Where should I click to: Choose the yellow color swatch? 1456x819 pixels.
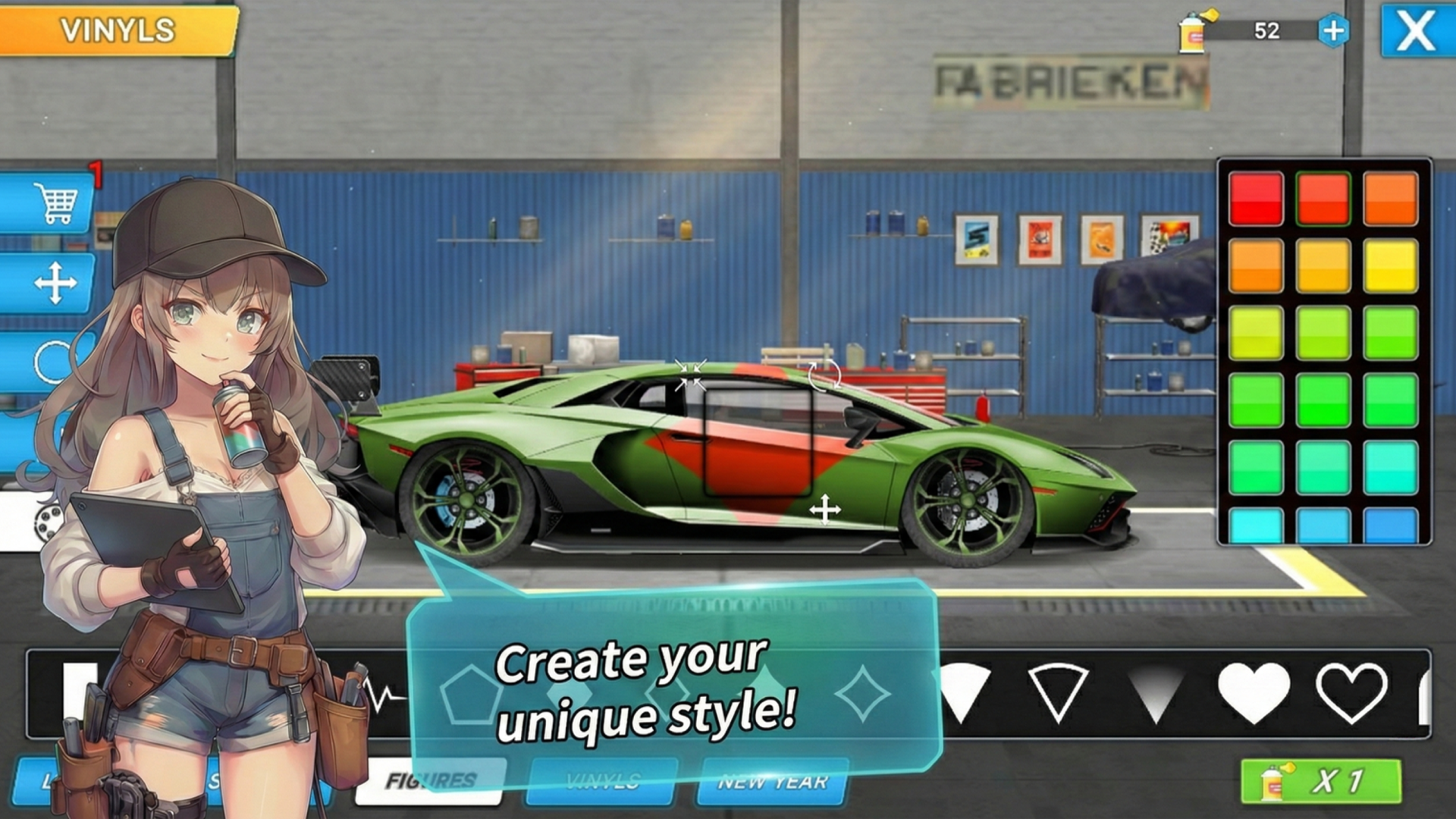[x=1390, y=265]
